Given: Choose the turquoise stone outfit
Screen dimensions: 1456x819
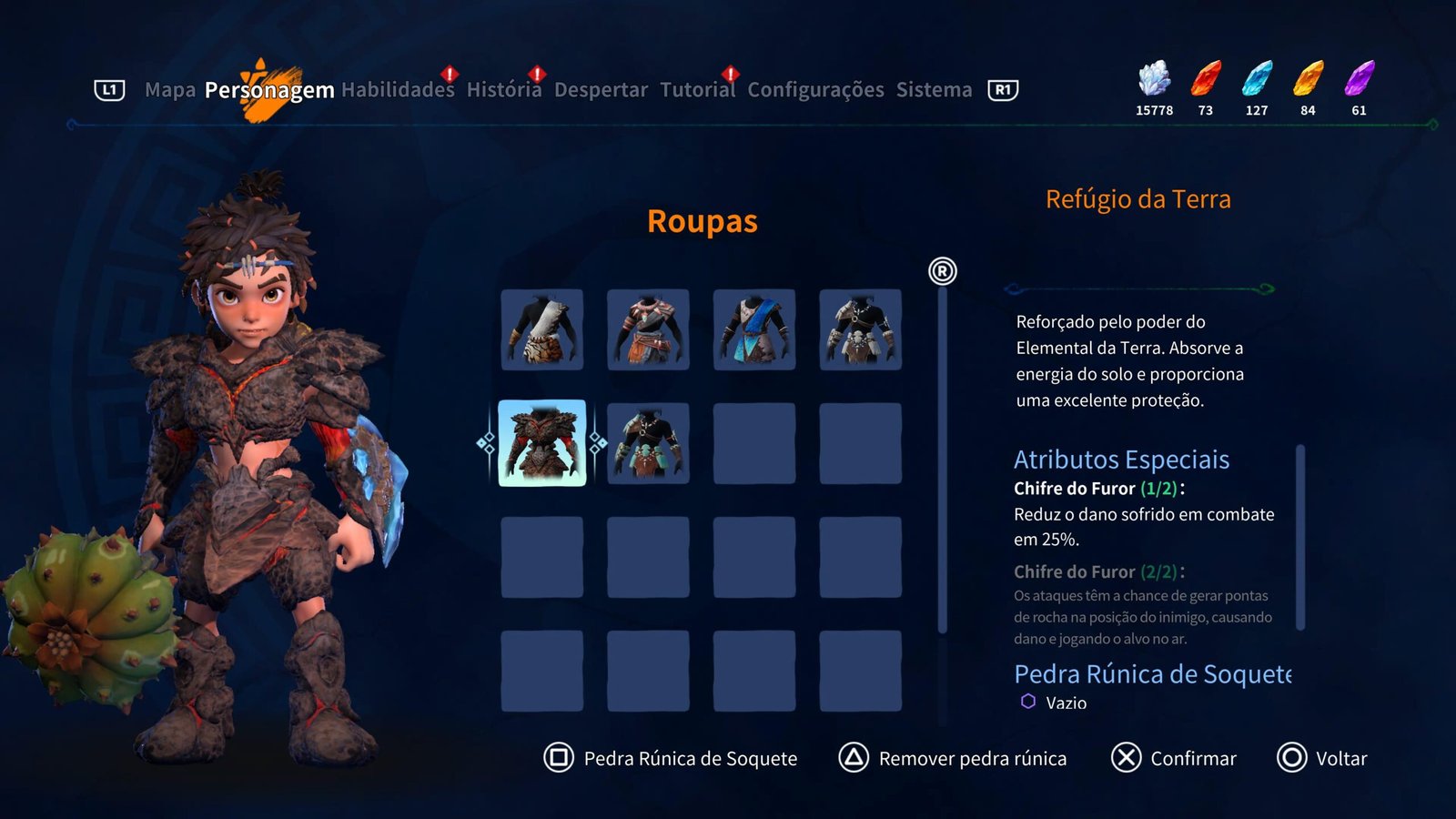Looking at the screenshot, I should (x=648, y=443).
